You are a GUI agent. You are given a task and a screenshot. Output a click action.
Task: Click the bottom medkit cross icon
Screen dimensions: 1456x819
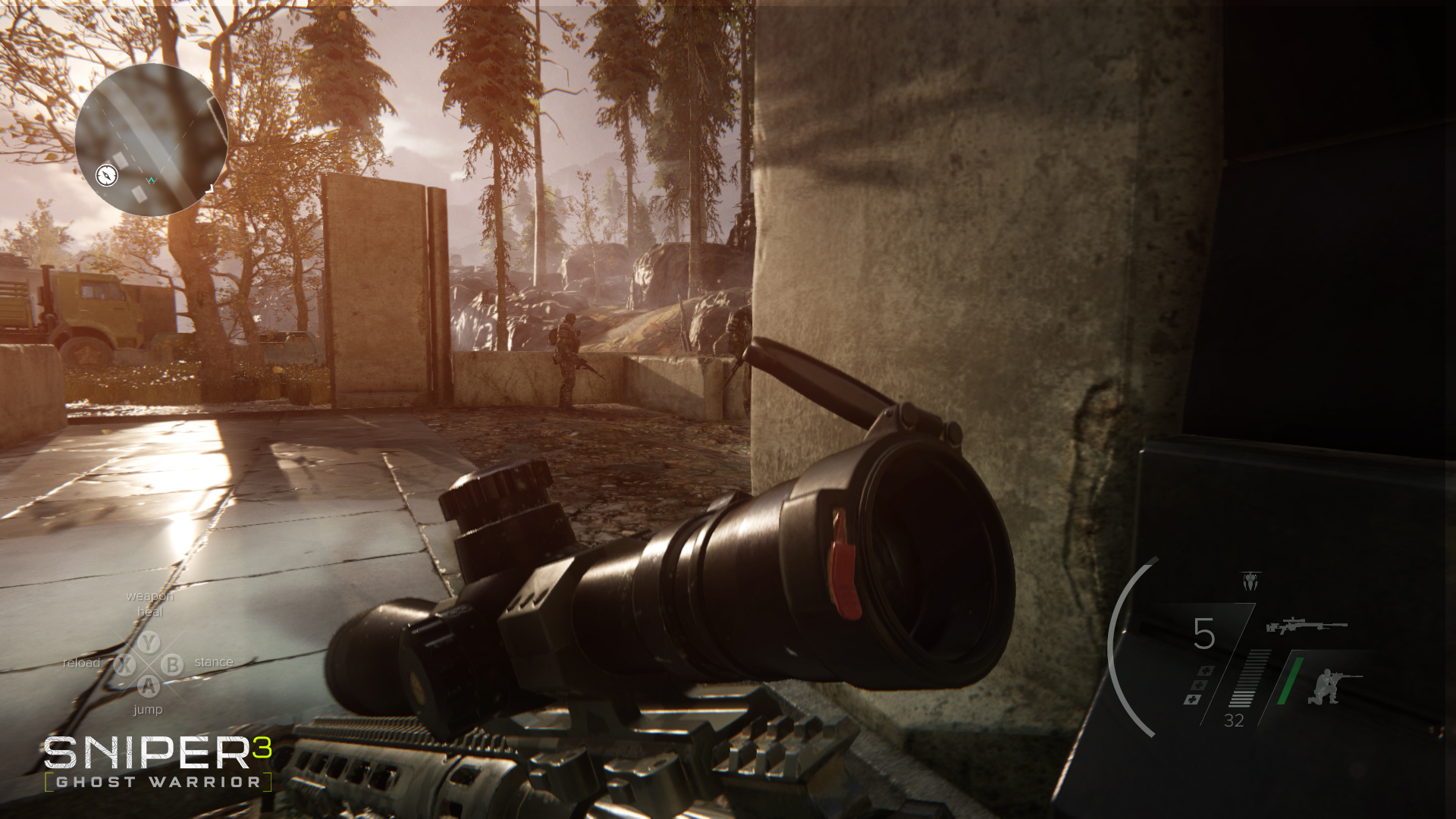pyautogui.click(x=1193, y=699)
